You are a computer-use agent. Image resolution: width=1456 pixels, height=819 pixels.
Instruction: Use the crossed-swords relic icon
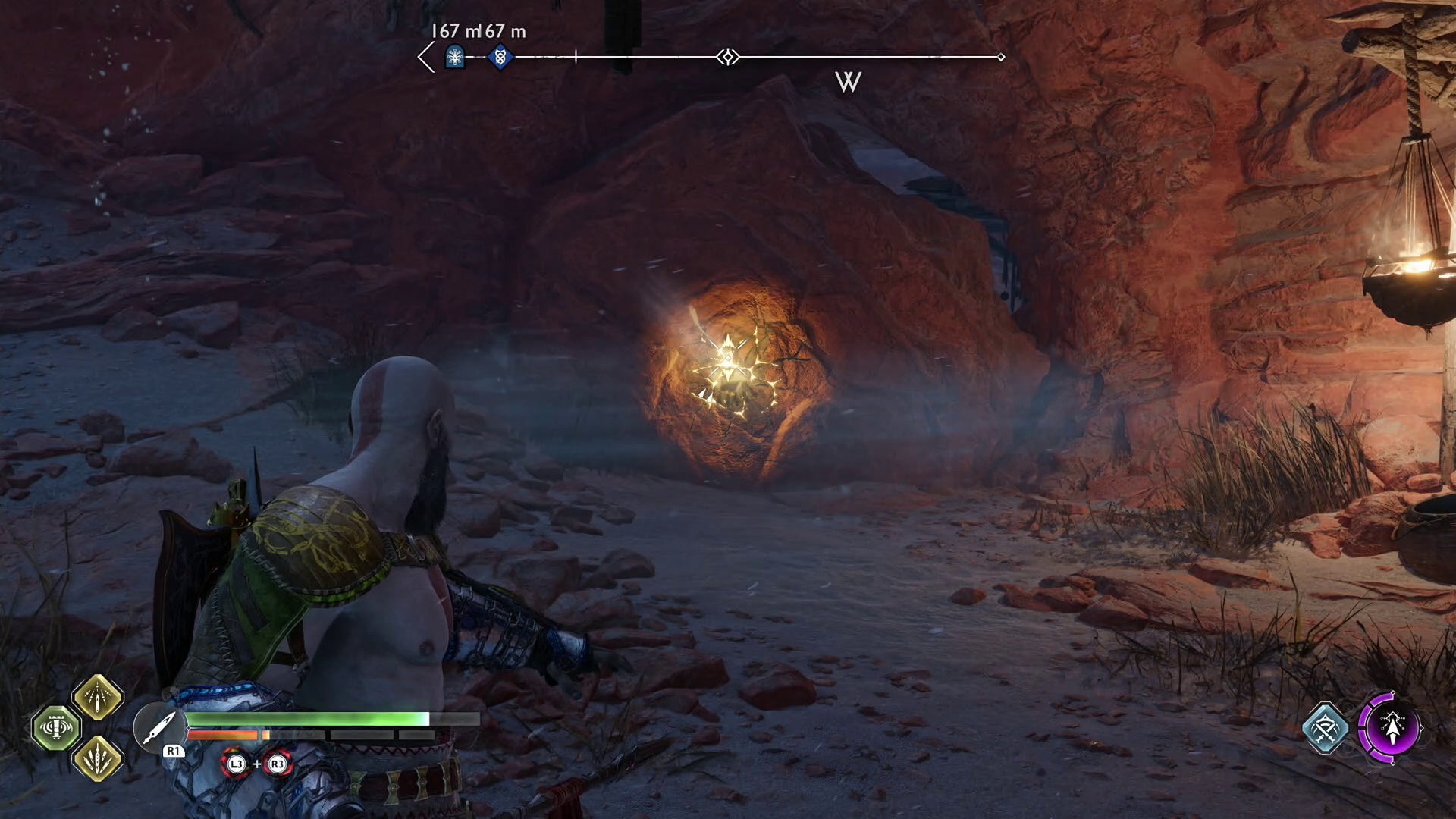tap(1325, 729)
